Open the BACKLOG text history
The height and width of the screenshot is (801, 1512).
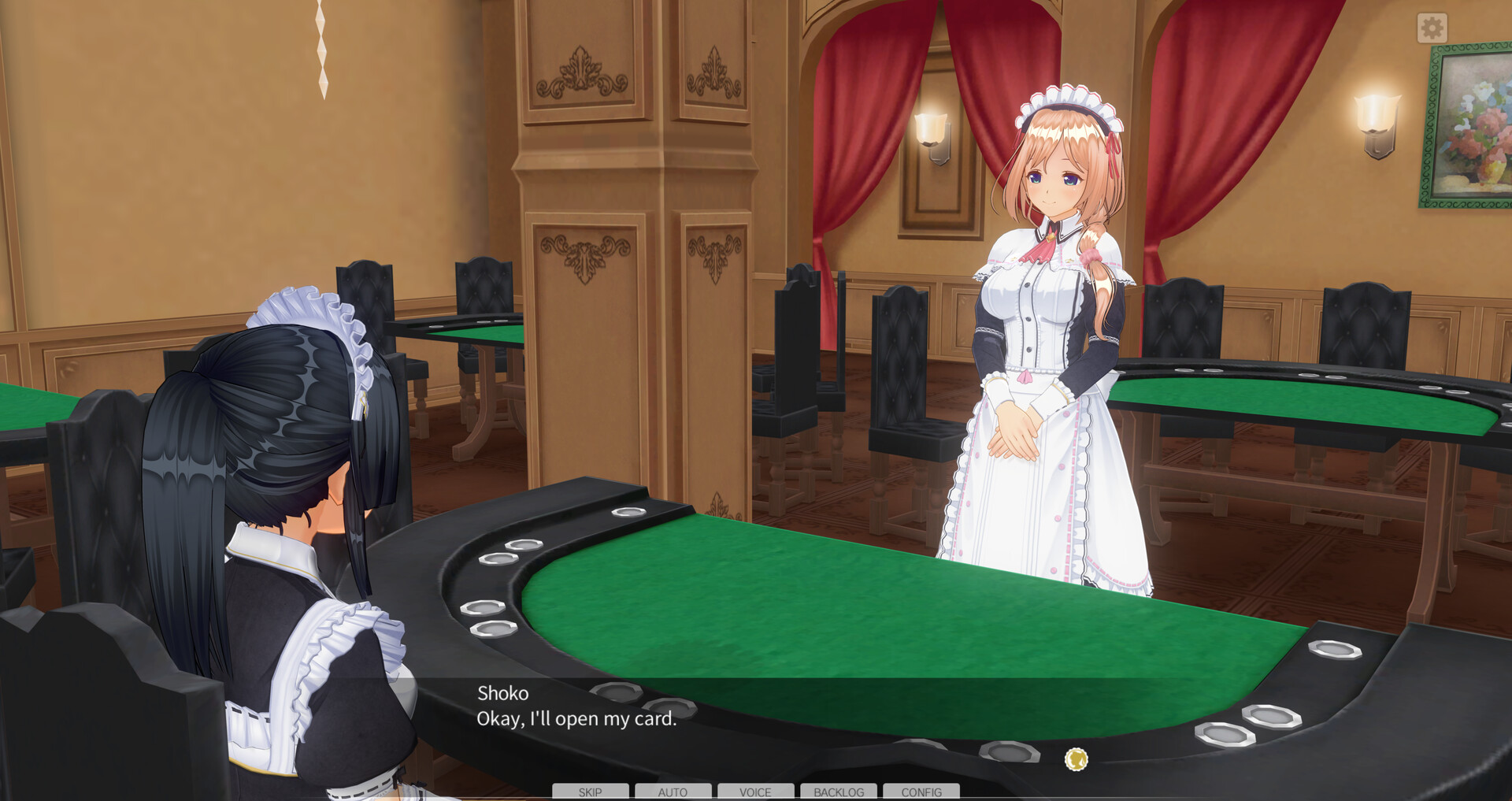click(x=838, y=792)
